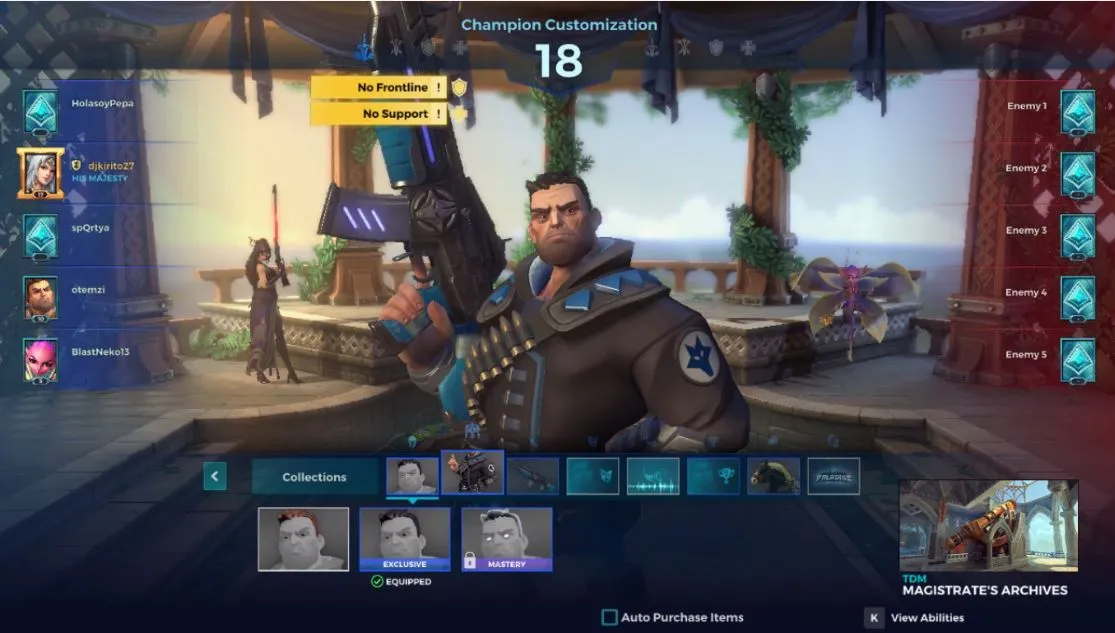Switch to the body skin category tab

(x=472, y=473)
